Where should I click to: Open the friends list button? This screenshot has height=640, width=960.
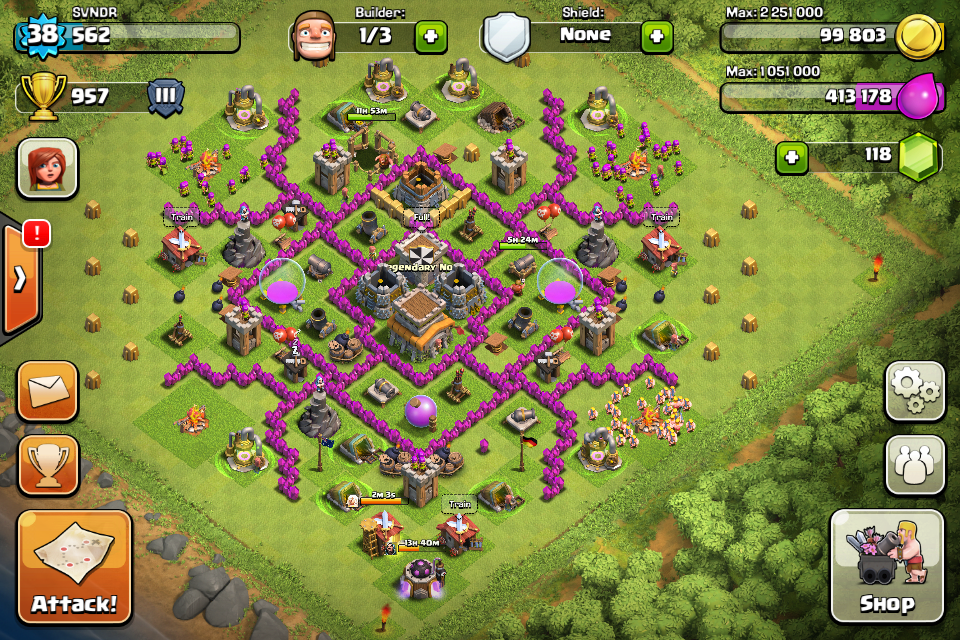pyautogui.click(x=915, y=464)
